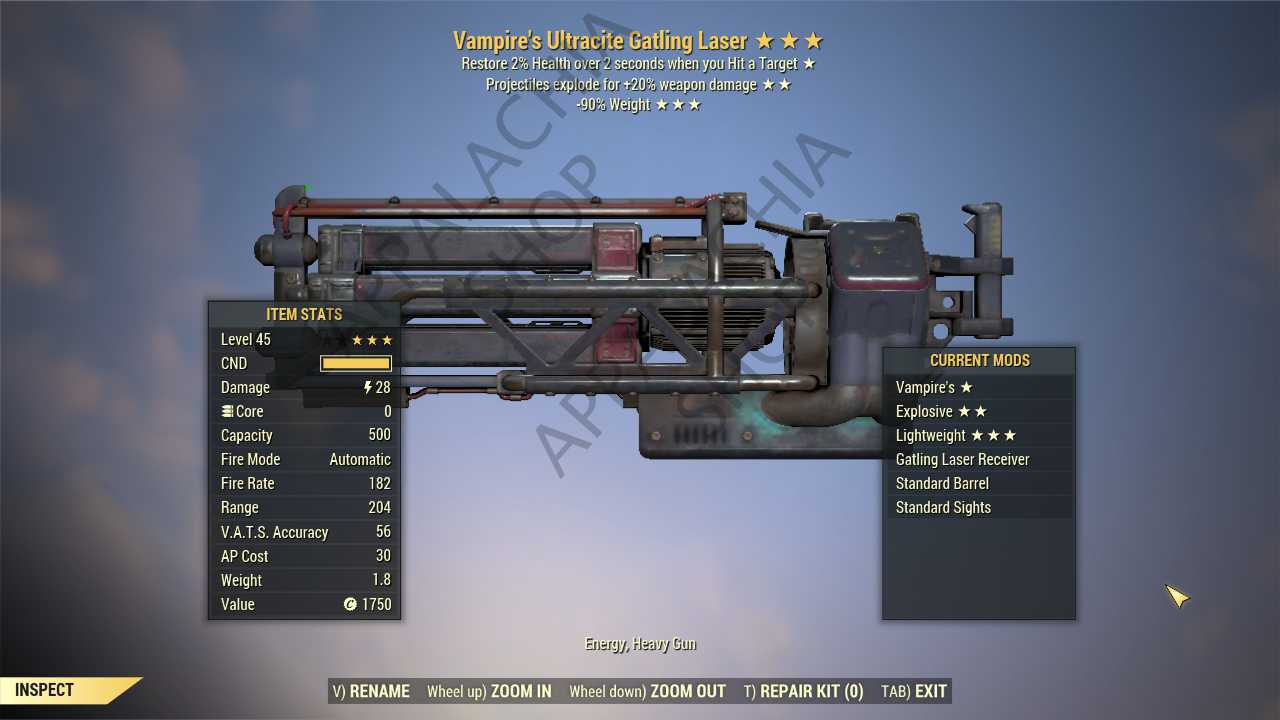Use the Repair Kit option
This screenshot has height=720, width=1280.
point(803,691)
